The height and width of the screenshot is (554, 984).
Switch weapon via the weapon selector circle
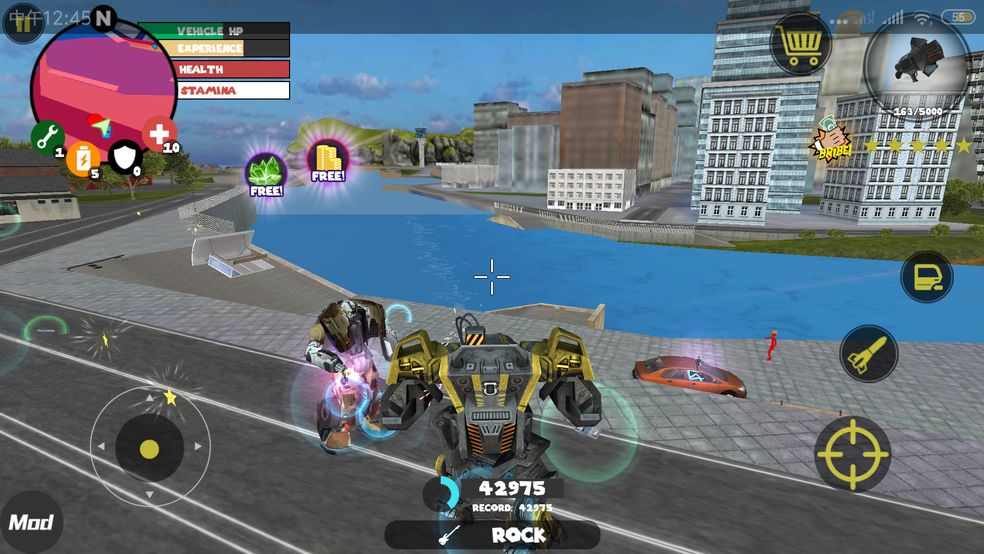pyautogui.click(x=916, y=65)
